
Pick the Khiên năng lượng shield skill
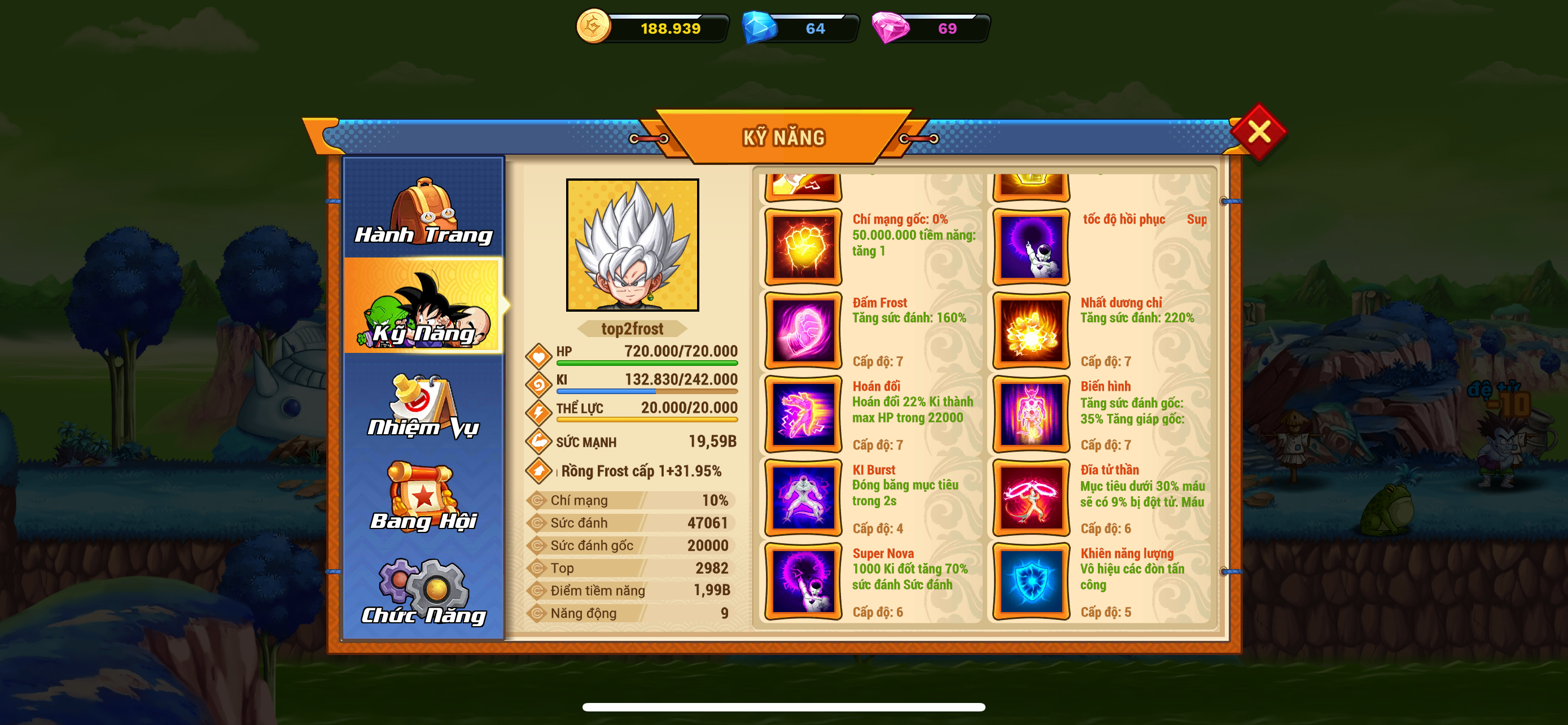click(1031, 580)
